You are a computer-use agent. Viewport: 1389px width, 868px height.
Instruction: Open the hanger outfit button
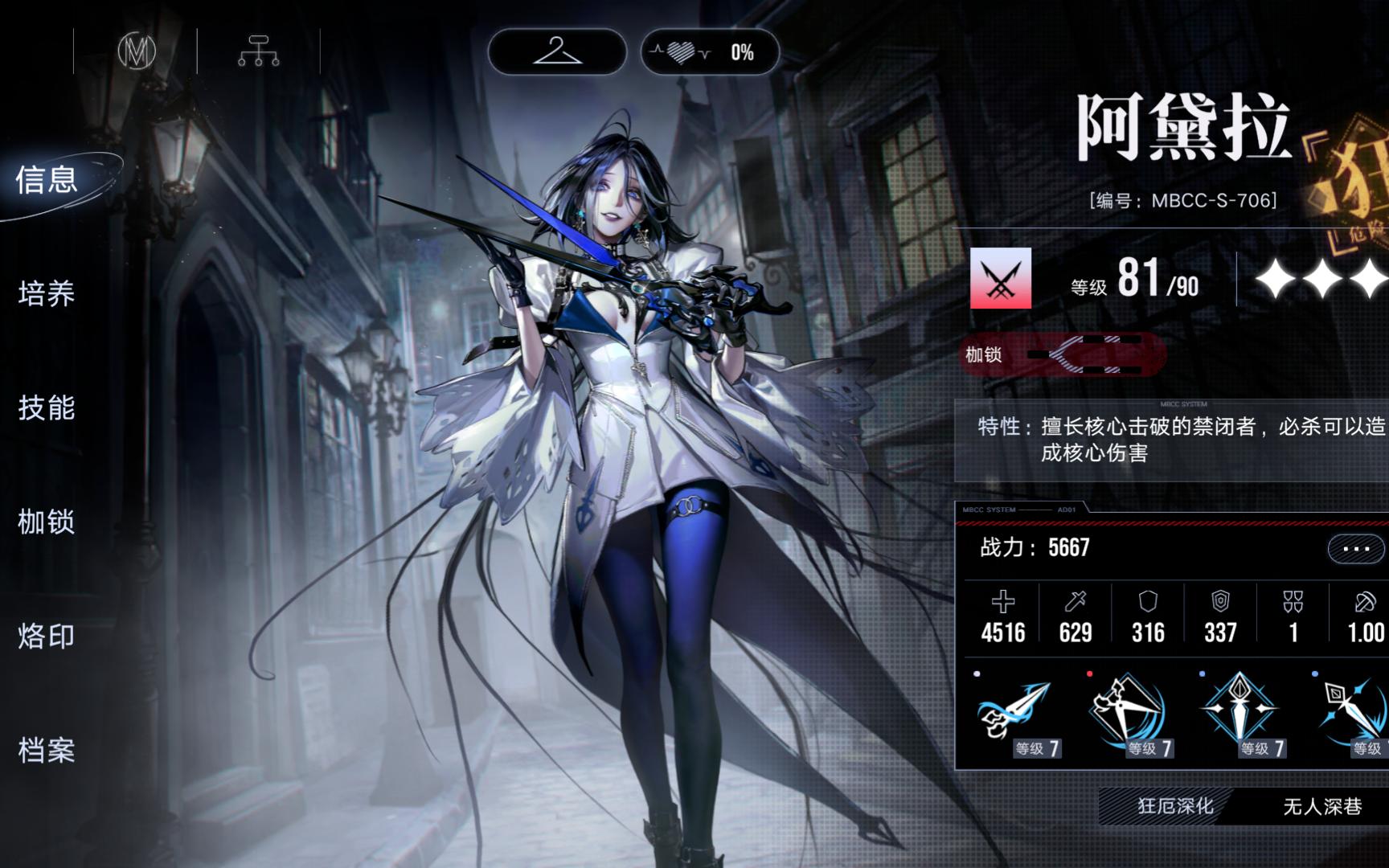point(557,52)
